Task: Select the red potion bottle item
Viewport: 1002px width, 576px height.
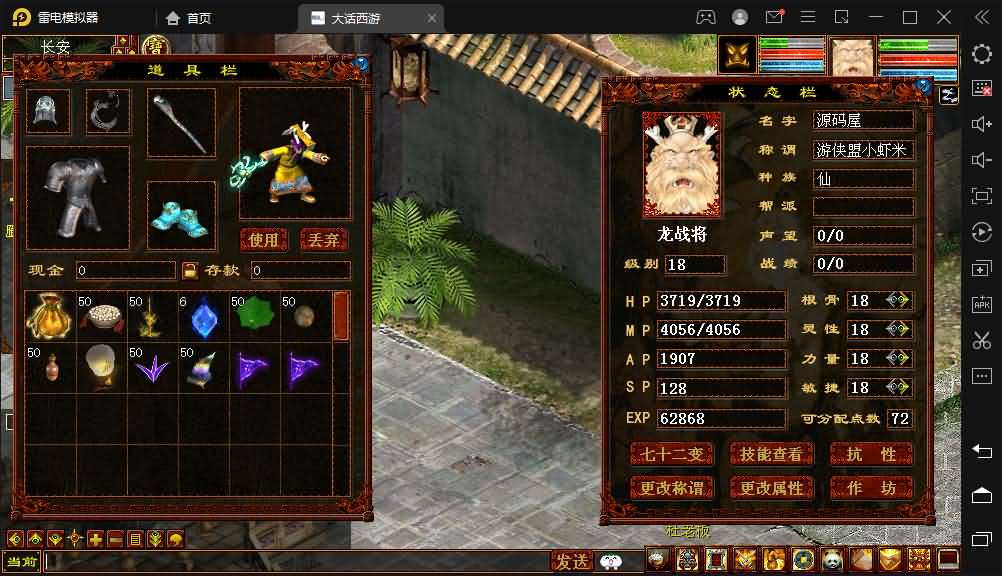Action: pos(48,368)
